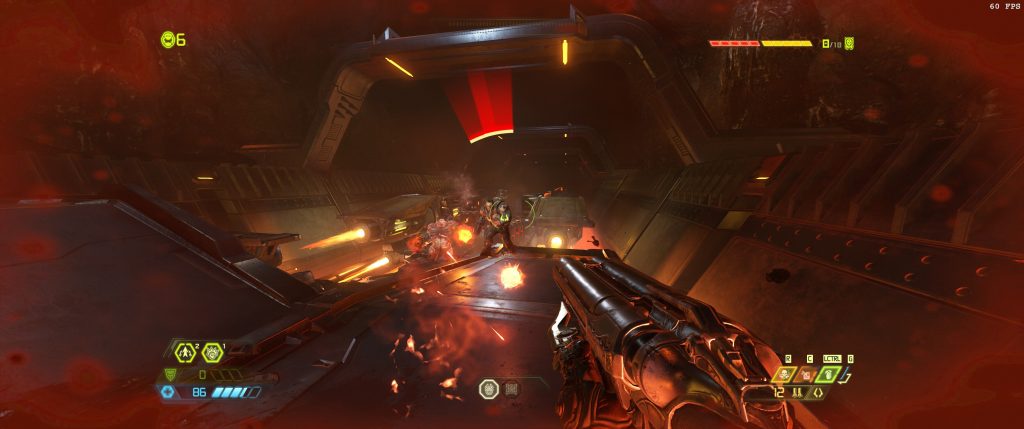Click the weapon mod brackets icon
Viewport: 1024px width, 429px height.
[817, 393]
